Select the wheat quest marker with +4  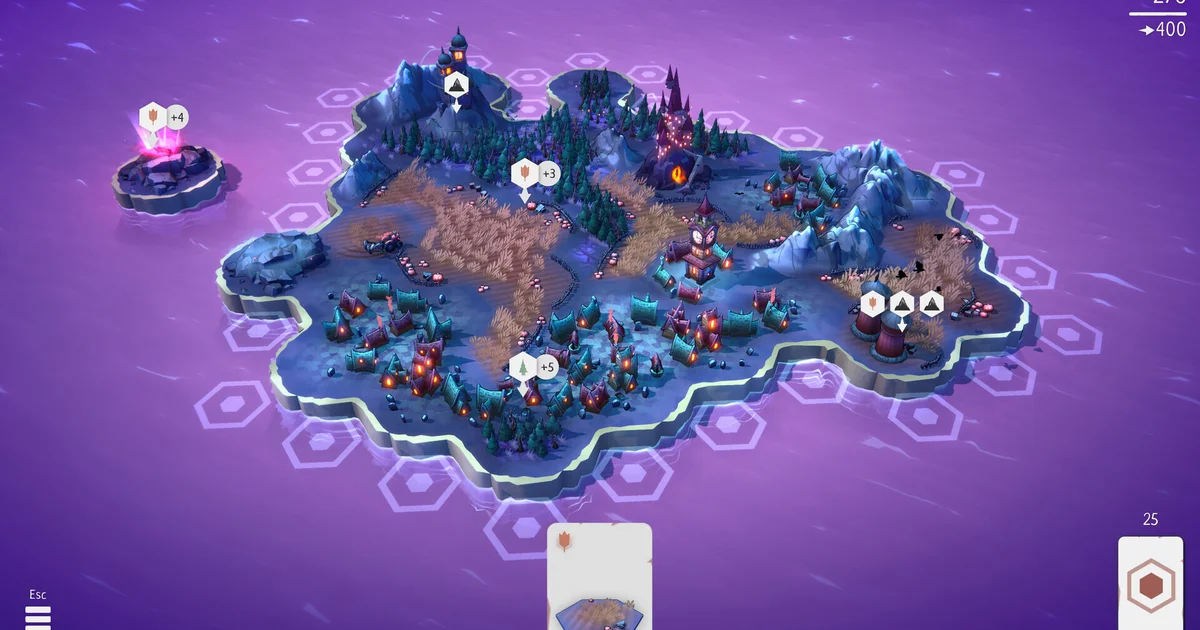click(x=153, y=118)
